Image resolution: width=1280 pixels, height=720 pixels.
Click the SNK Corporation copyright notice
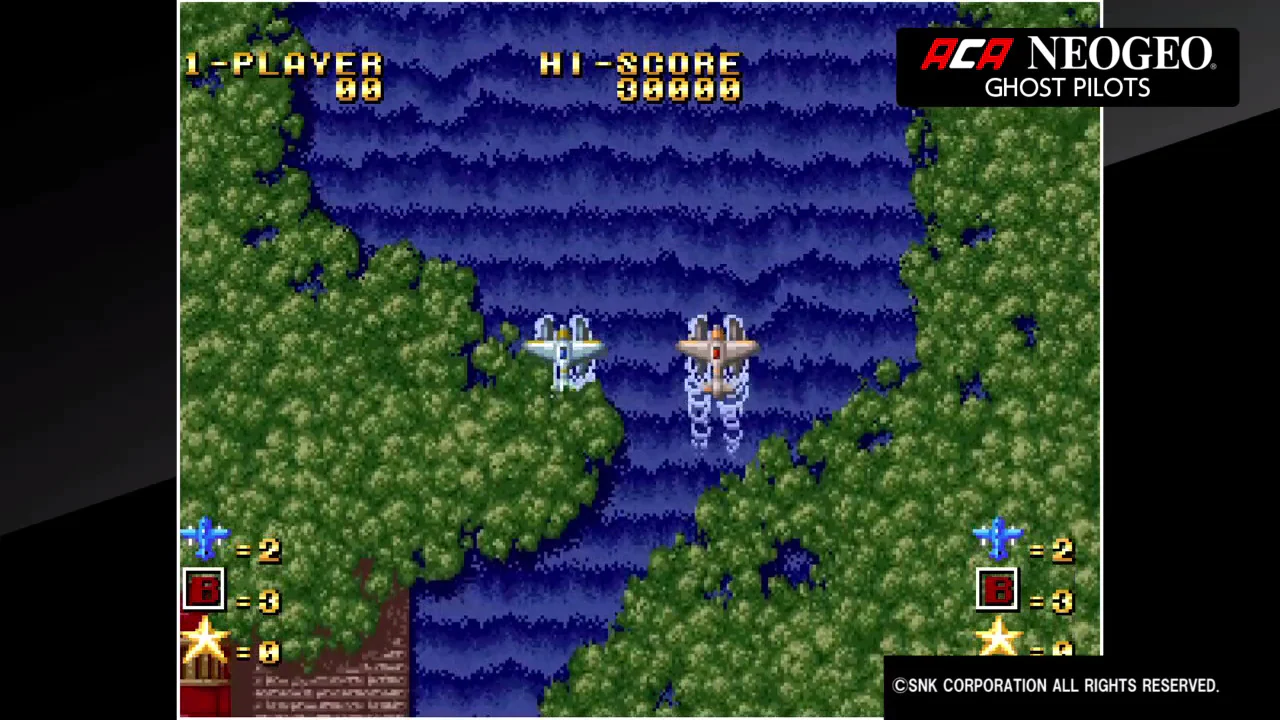[x=1055, y=685]
